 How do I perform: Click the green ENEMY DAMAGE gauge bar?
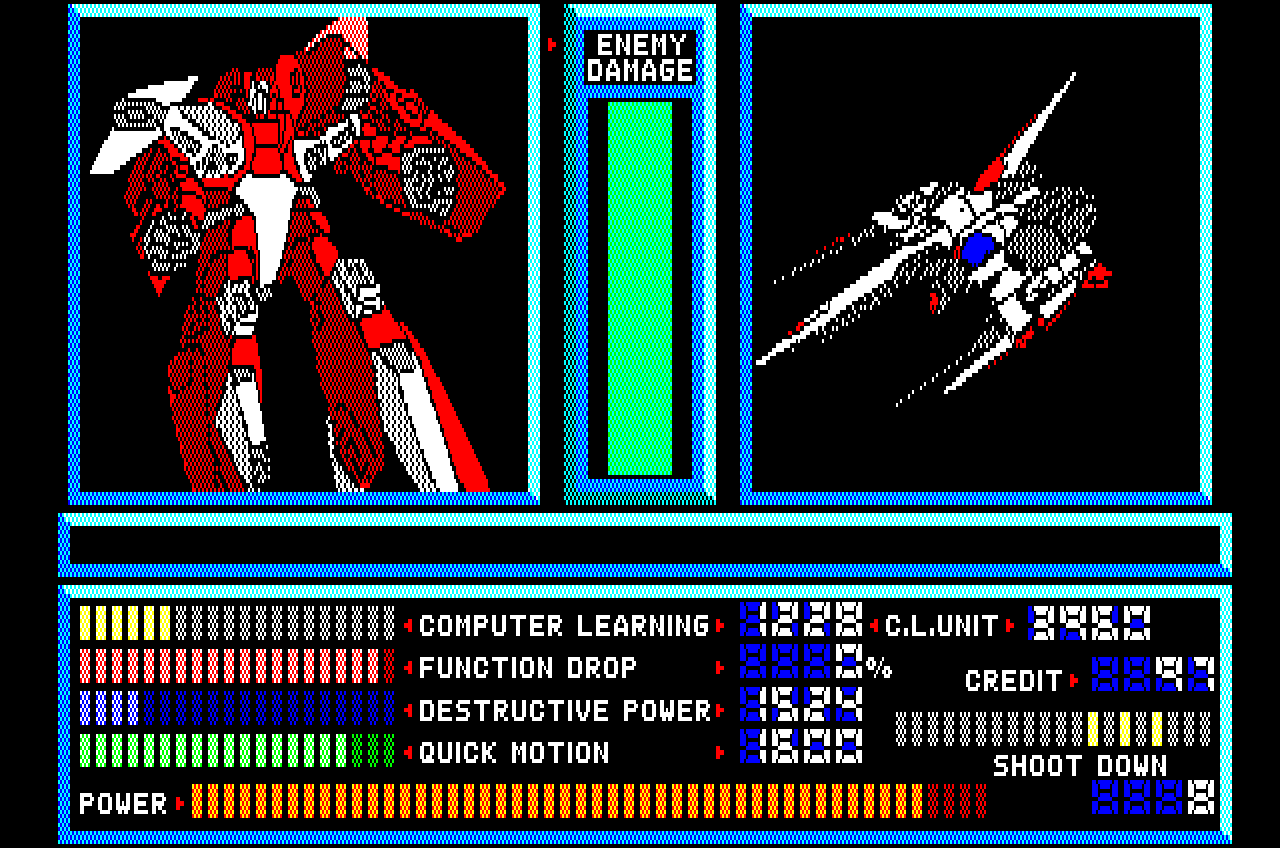tap(640, 290)
